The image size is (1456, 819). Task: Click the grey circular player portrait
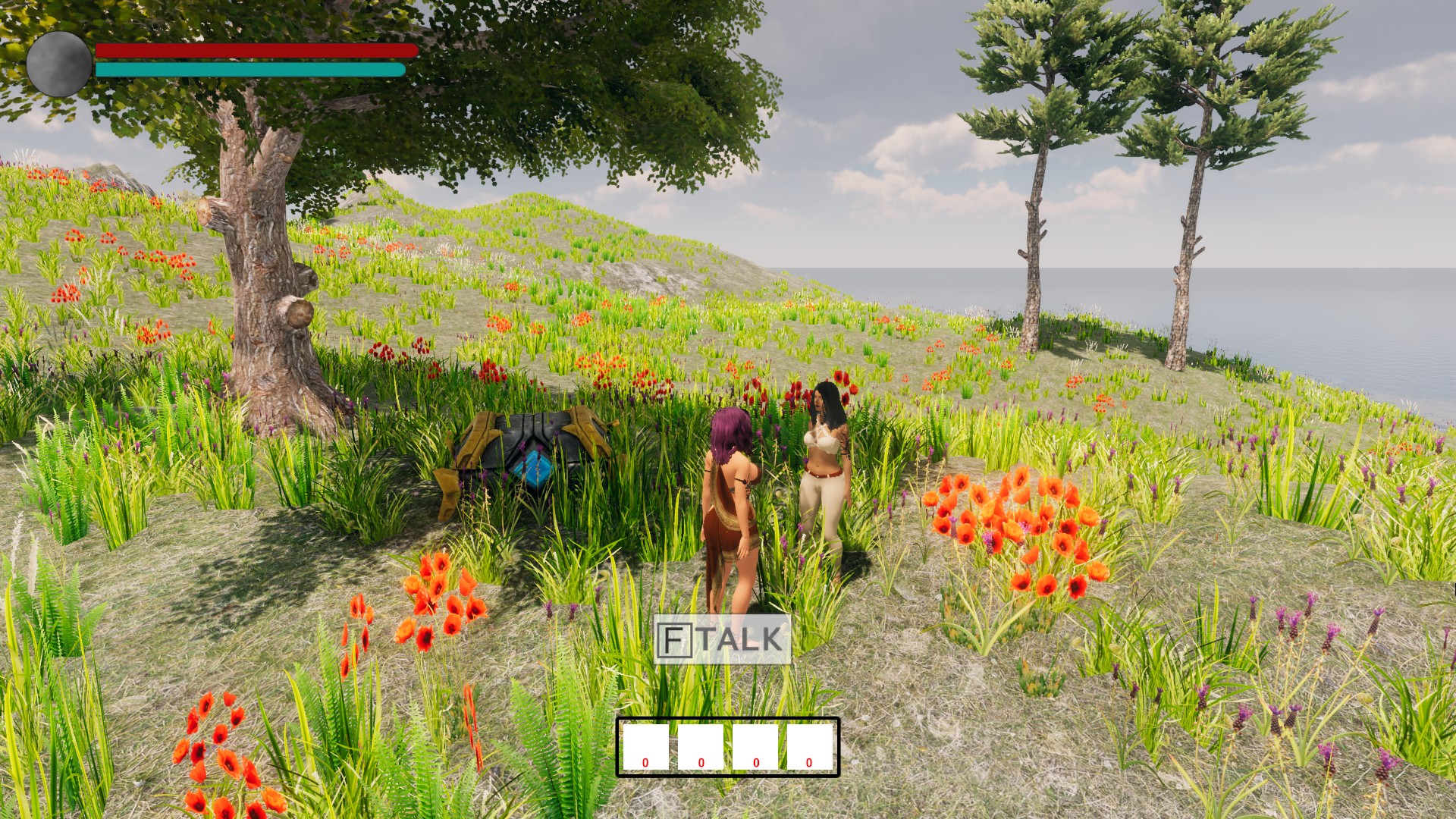pos(59,64)
